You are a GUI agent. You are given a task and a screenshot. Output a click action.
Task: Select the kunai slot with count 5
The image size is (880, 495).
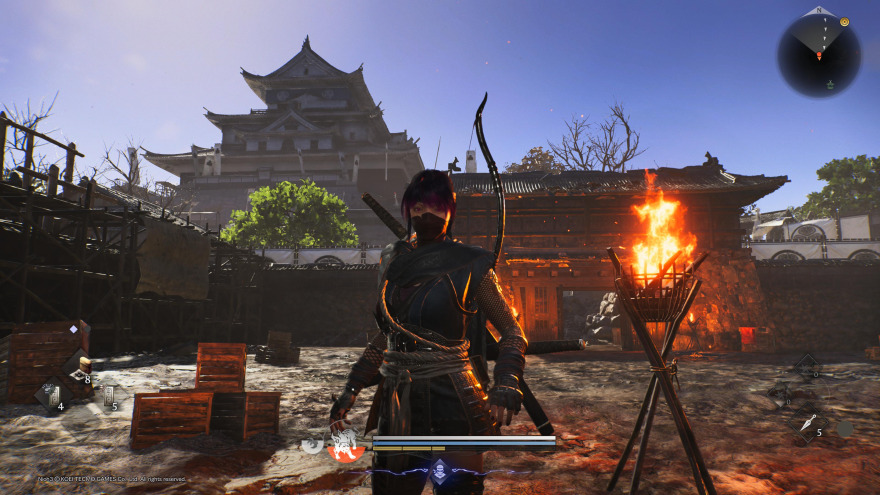(808, 423)
